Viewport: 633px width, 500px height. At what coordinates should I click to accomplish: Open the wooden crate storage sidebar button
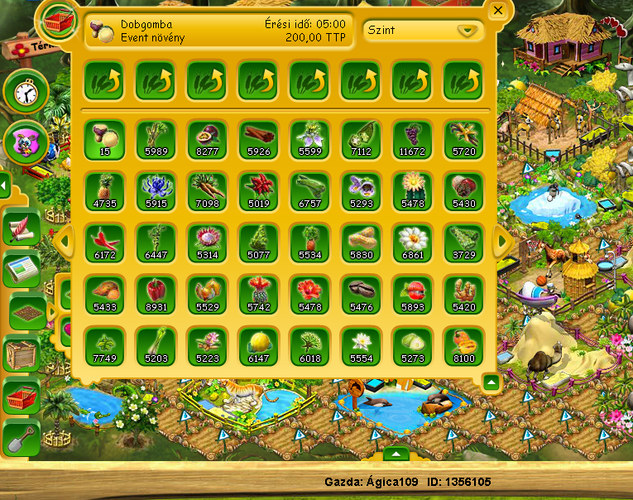22,354
